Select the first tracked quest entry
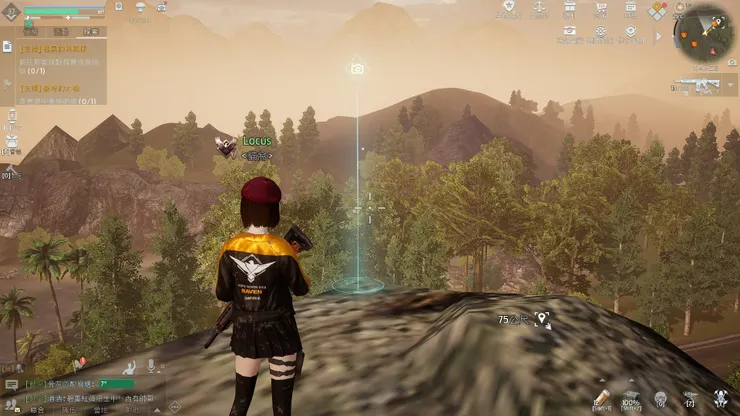Image resolution: width=740 pixels, height=416 pixels. point(60,56)
